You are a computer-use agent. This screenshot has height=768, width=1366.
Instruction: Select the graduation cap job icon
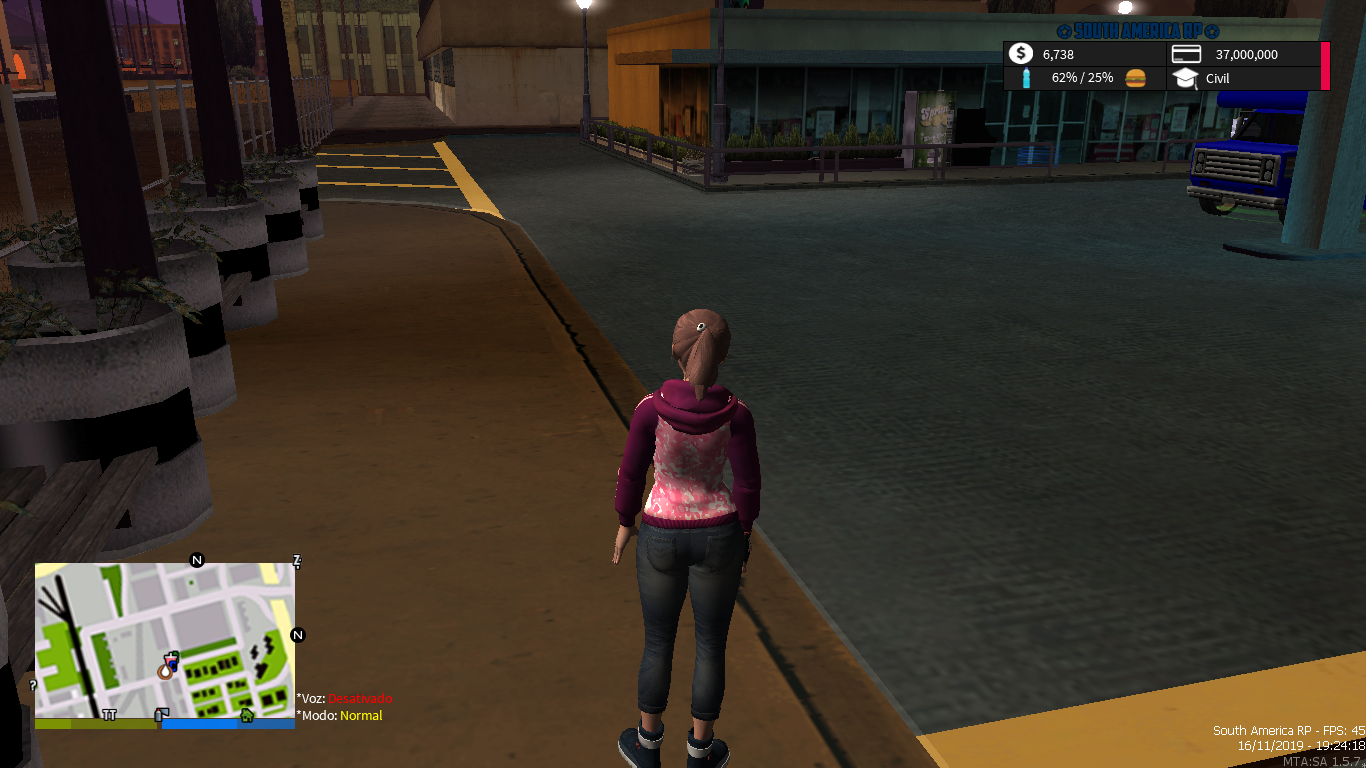1185,78
